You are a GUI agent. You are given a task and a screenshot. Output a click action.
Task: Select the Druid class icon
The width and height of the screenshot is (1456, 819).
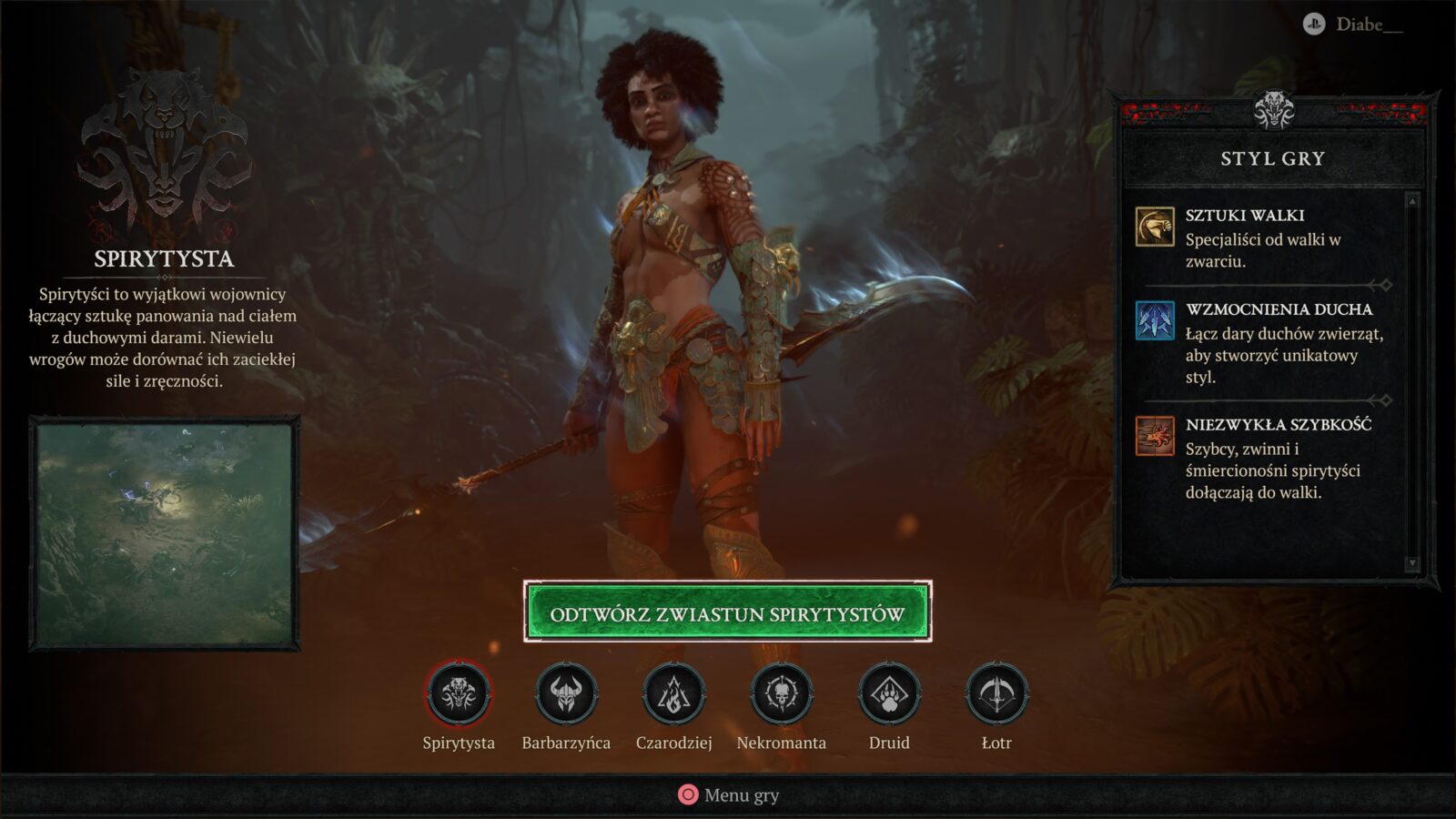pyautogui.click(x=890, y=695)
